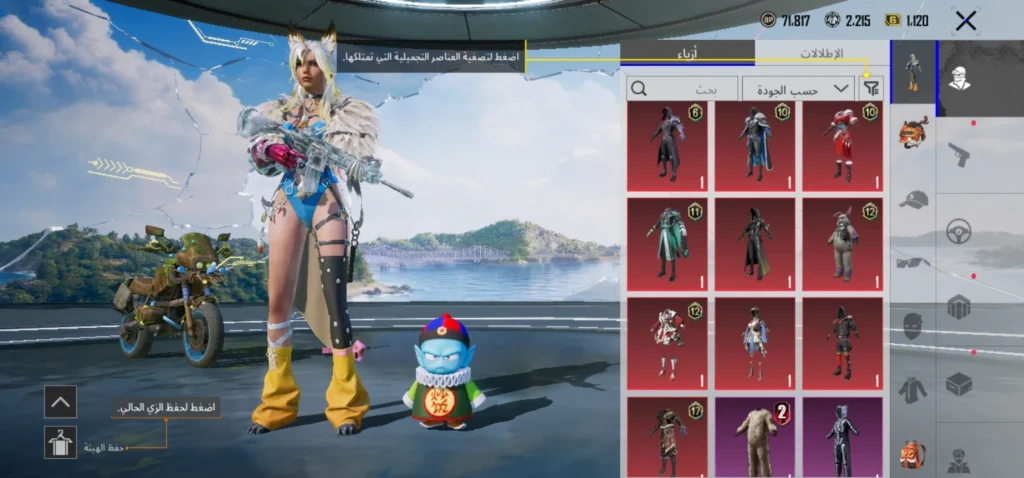Open the steering wheel vehicle category
Viewport: 1024px width, 478px height.
tap(959, 230)
